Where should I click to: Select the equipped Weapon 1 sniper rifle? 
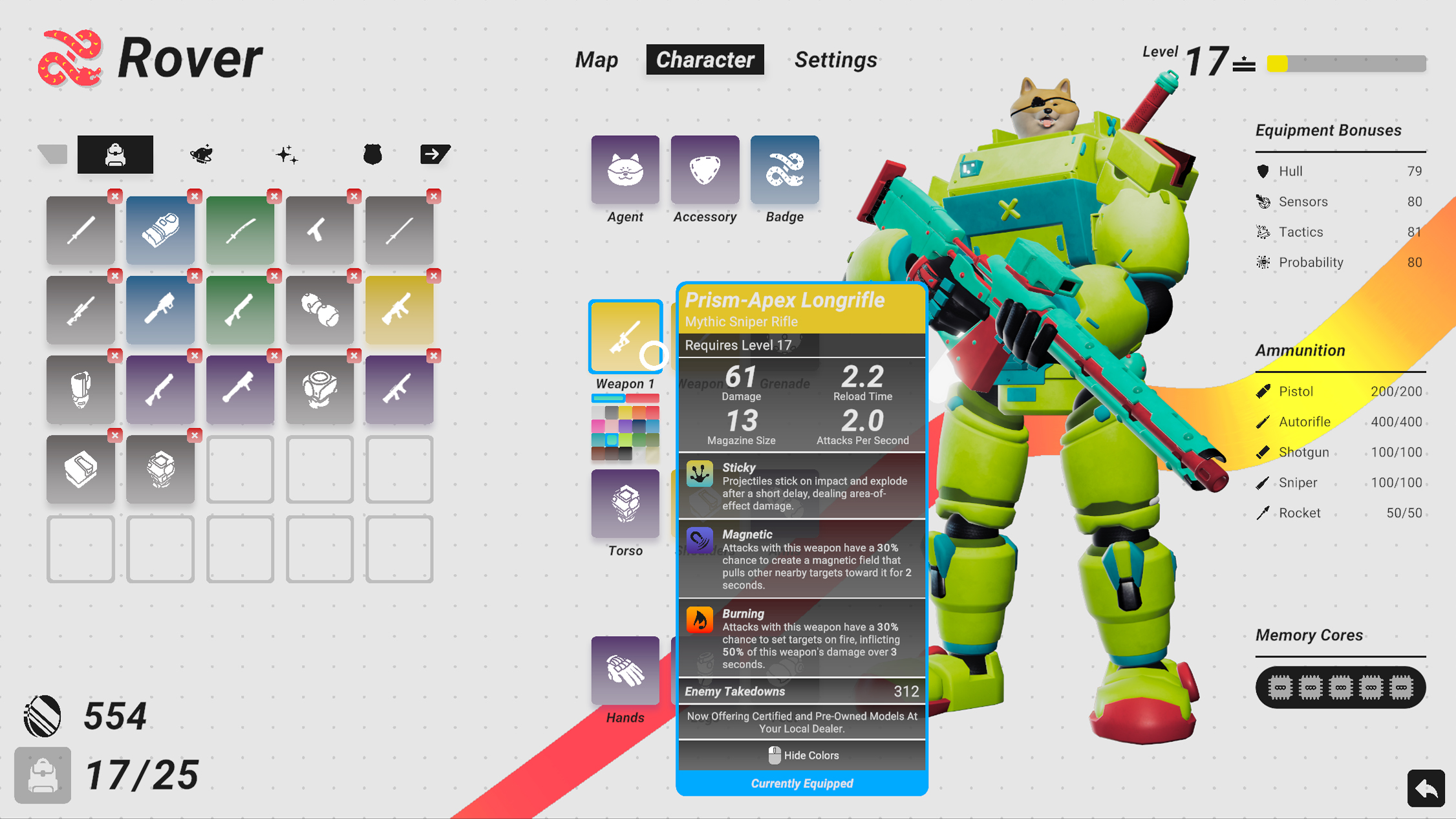coord(625,336)
